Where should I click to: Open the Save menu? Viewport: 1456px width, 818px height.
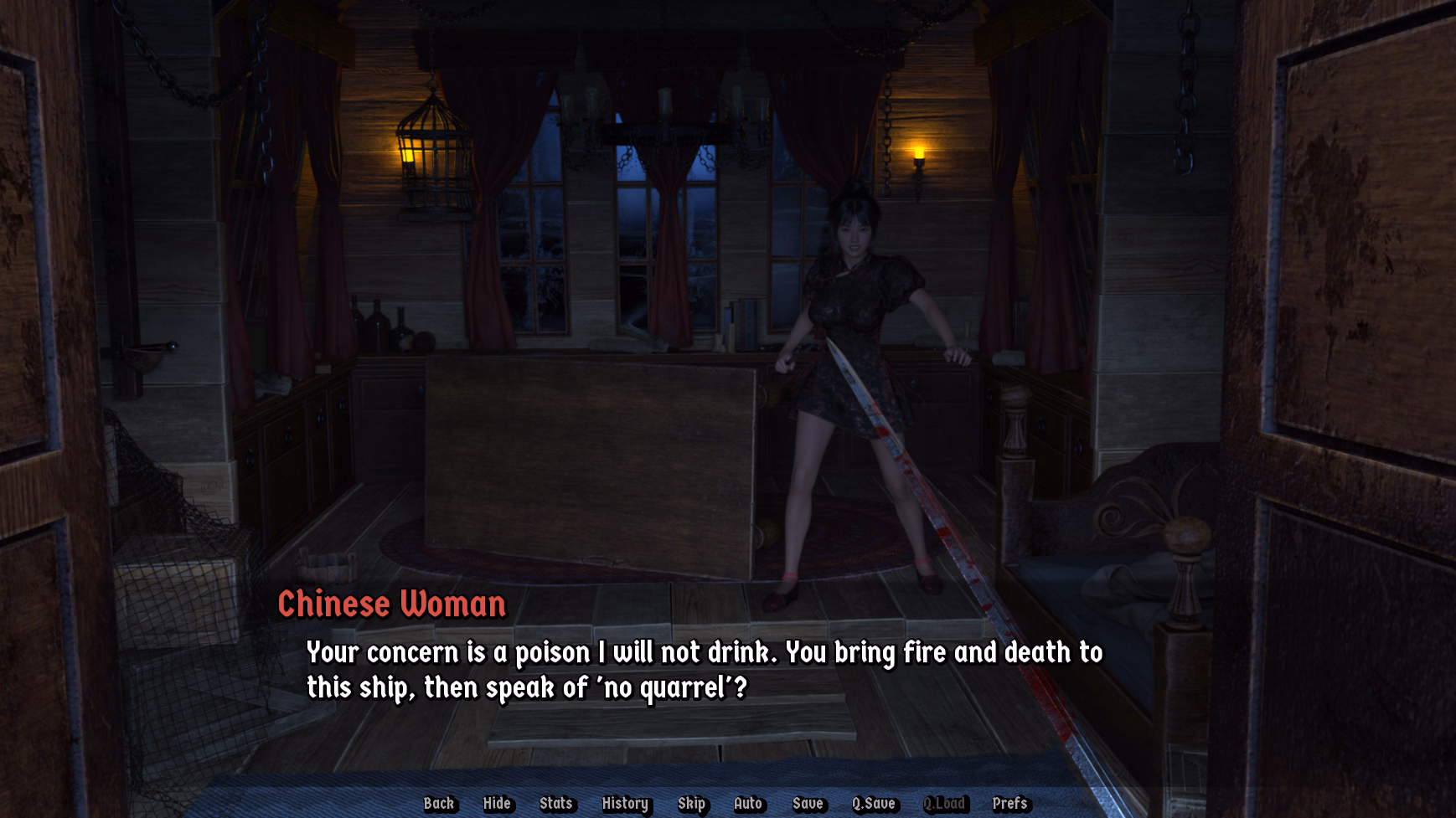pyautogui.click(x=808, y=804)
